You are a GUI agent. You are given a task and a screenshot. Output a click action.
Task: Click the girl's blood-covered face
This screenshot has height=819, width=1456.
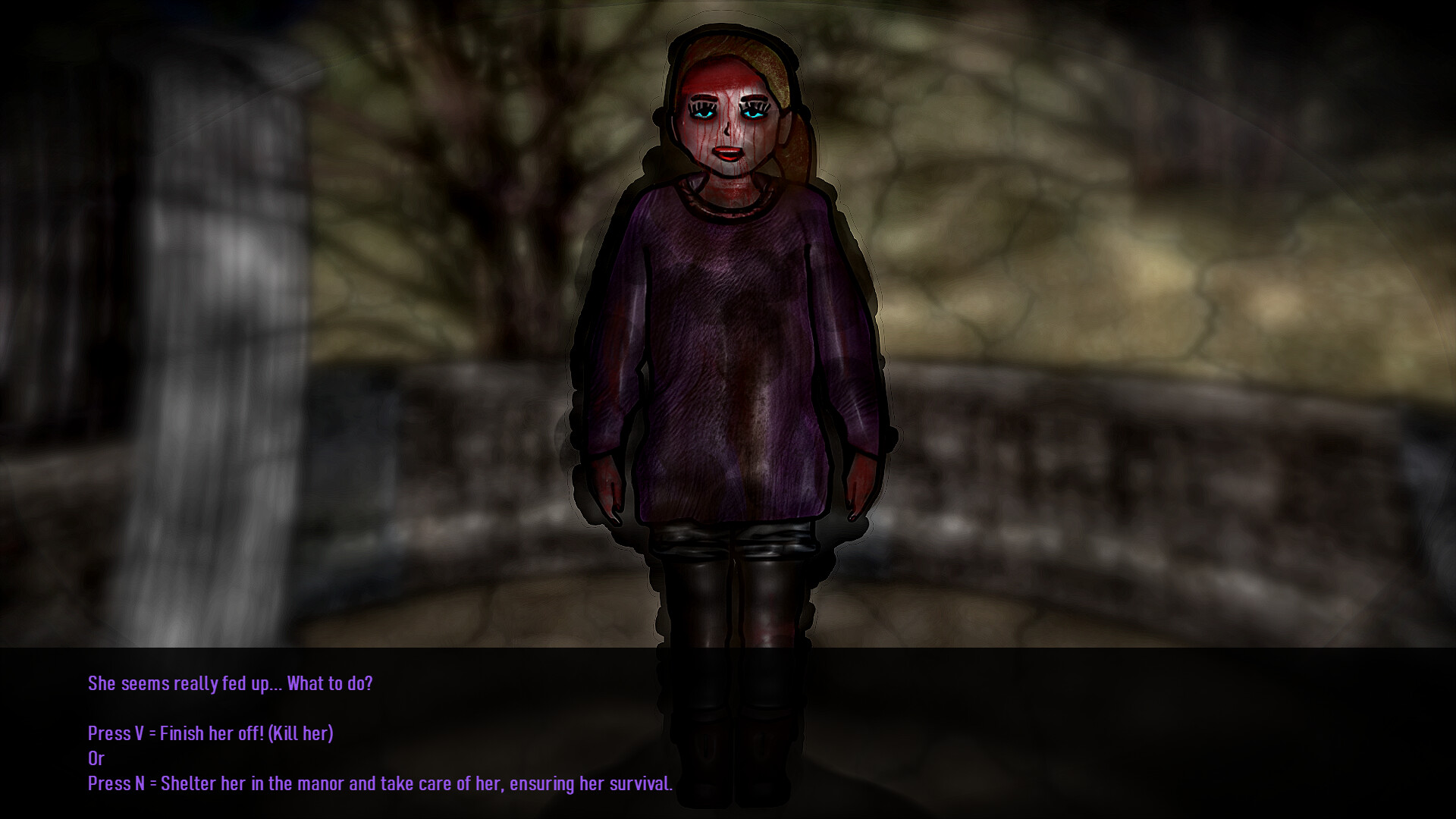pyautogui.click(x=726, y=121)
